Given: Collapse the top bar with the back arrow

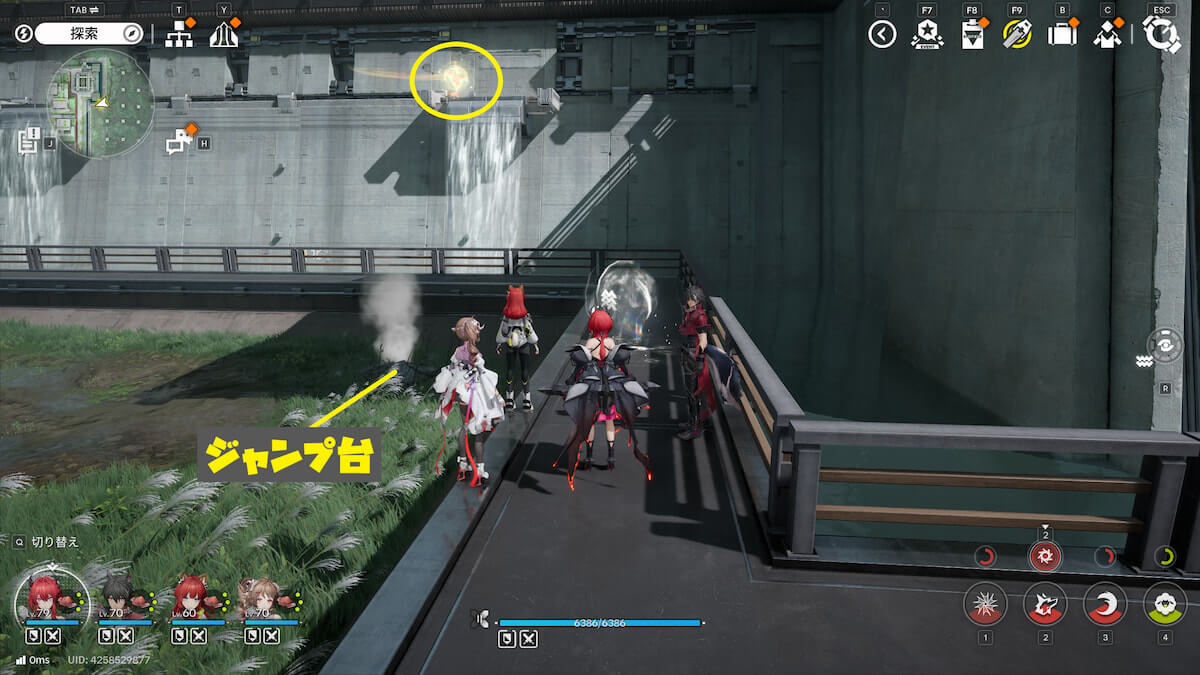Looking at the screenshot, I should click(882, 35).
